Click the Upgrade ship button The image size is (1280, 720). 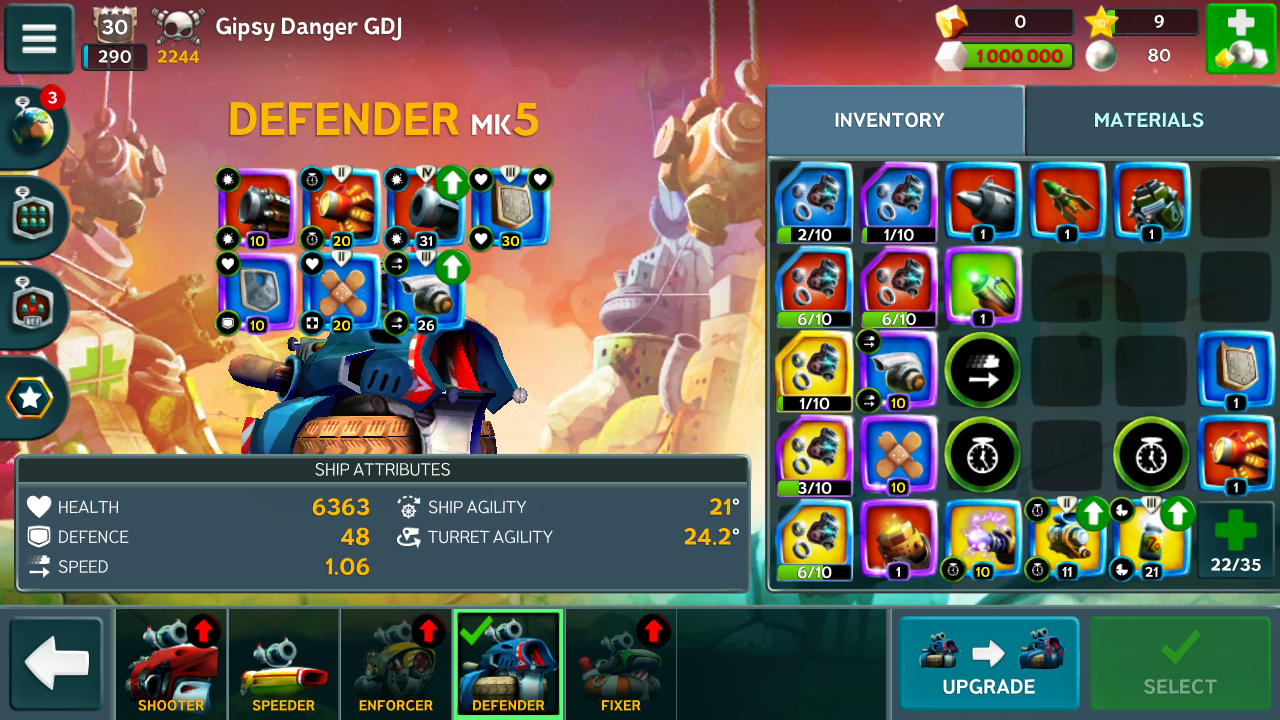pyautogui.click(x=988, y=664)
